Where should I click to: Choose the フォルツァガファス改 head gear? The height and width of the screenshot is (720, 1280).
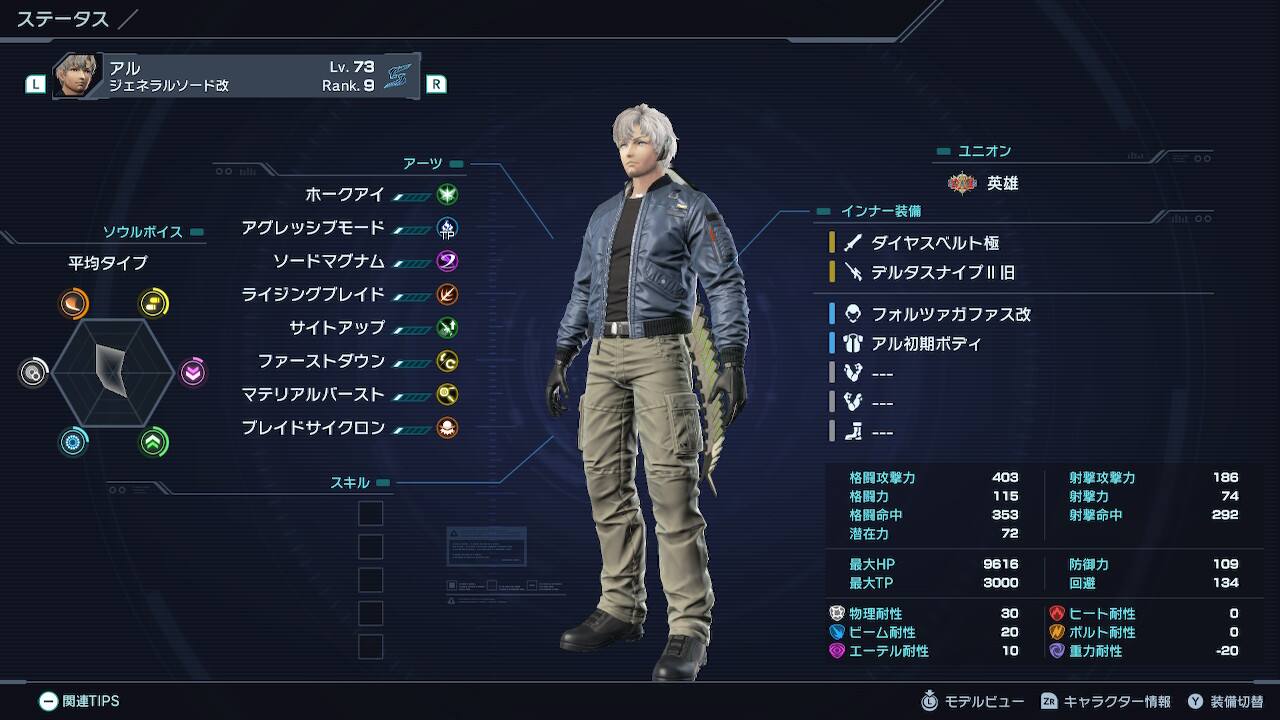pos(950,314)
